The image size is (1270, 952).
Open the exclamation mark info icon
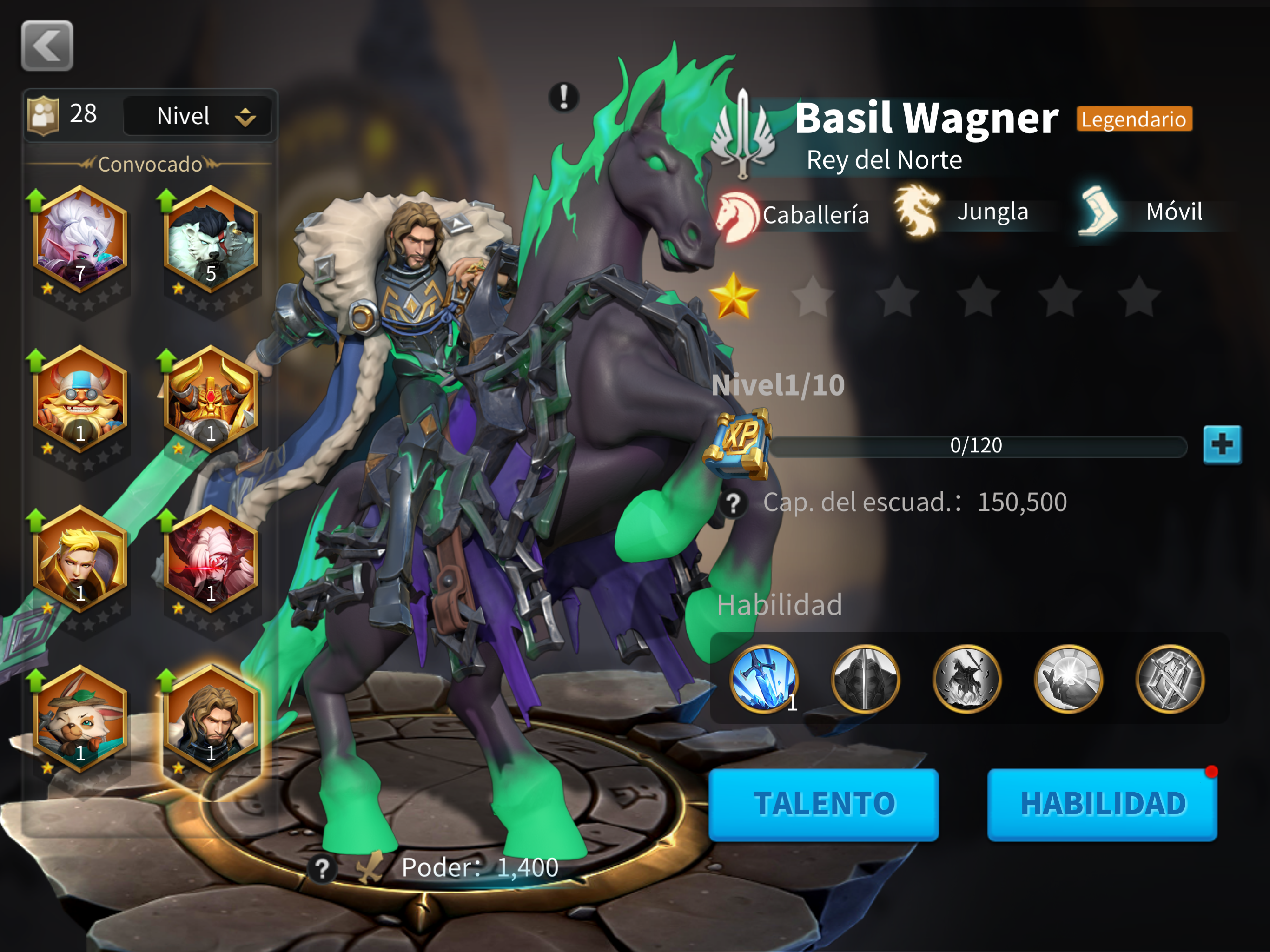click(564, 97)
